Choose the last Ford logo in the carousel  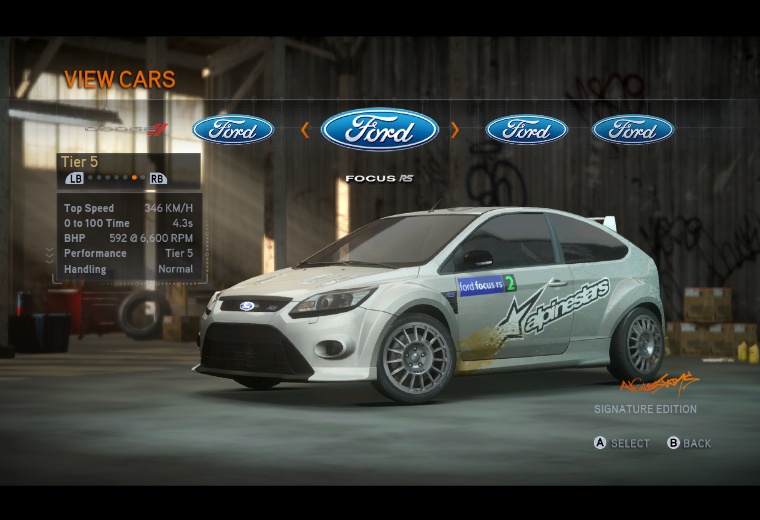tap(633, 130)
